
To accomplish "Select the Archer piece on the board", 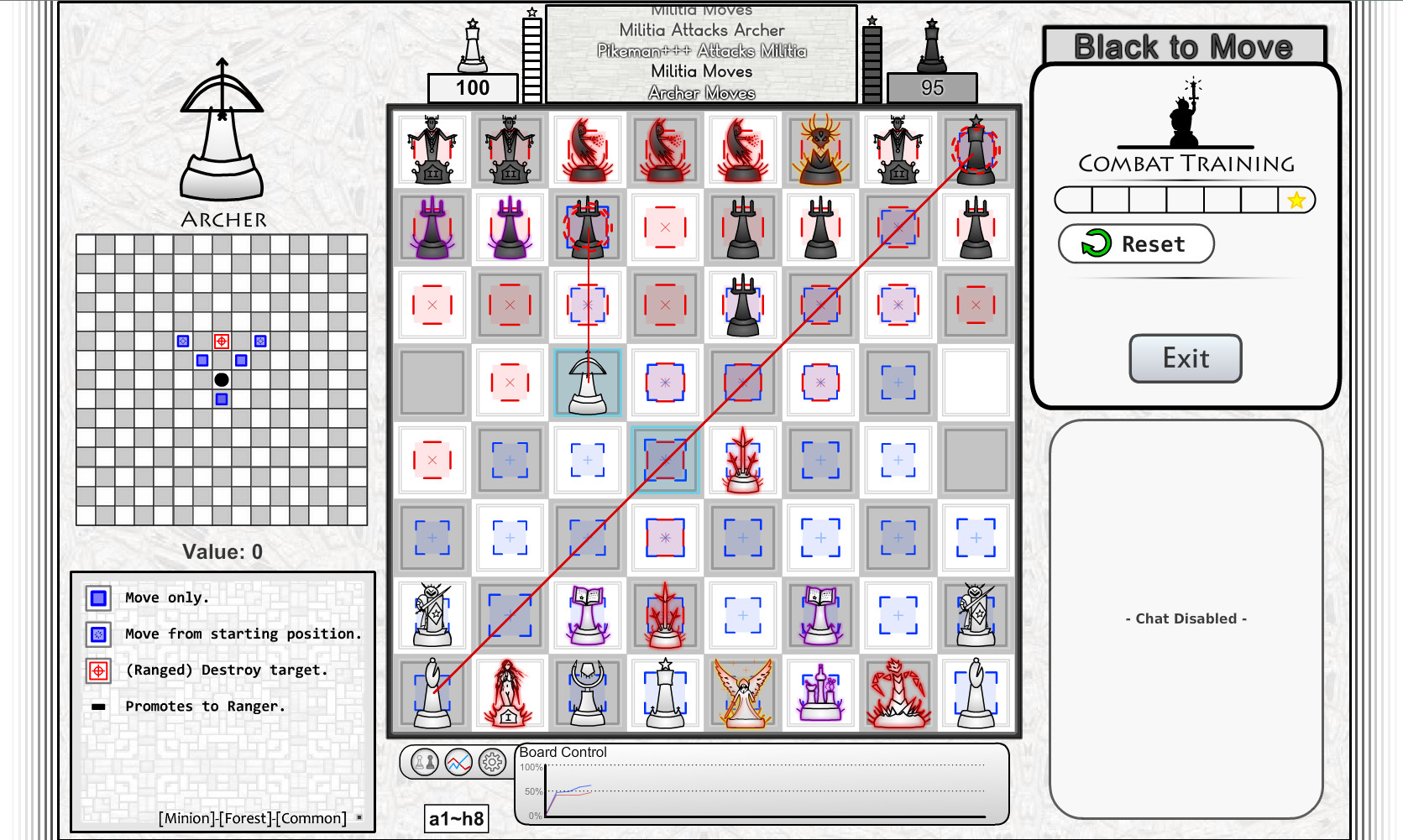I will pos(588,383).
